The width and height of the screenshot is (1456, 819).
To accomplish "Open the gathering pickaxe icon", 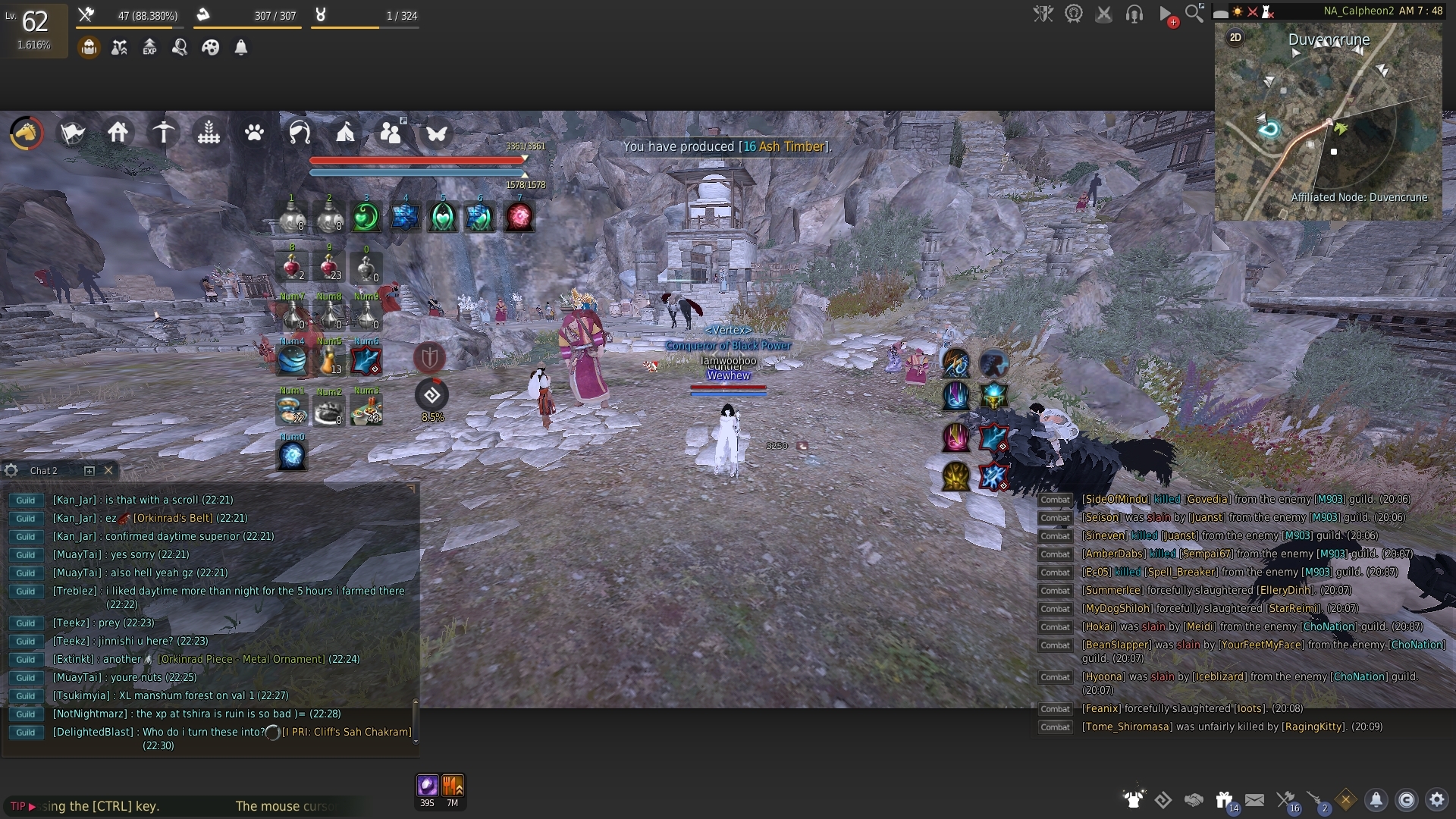I will click(x=163, y=133).
